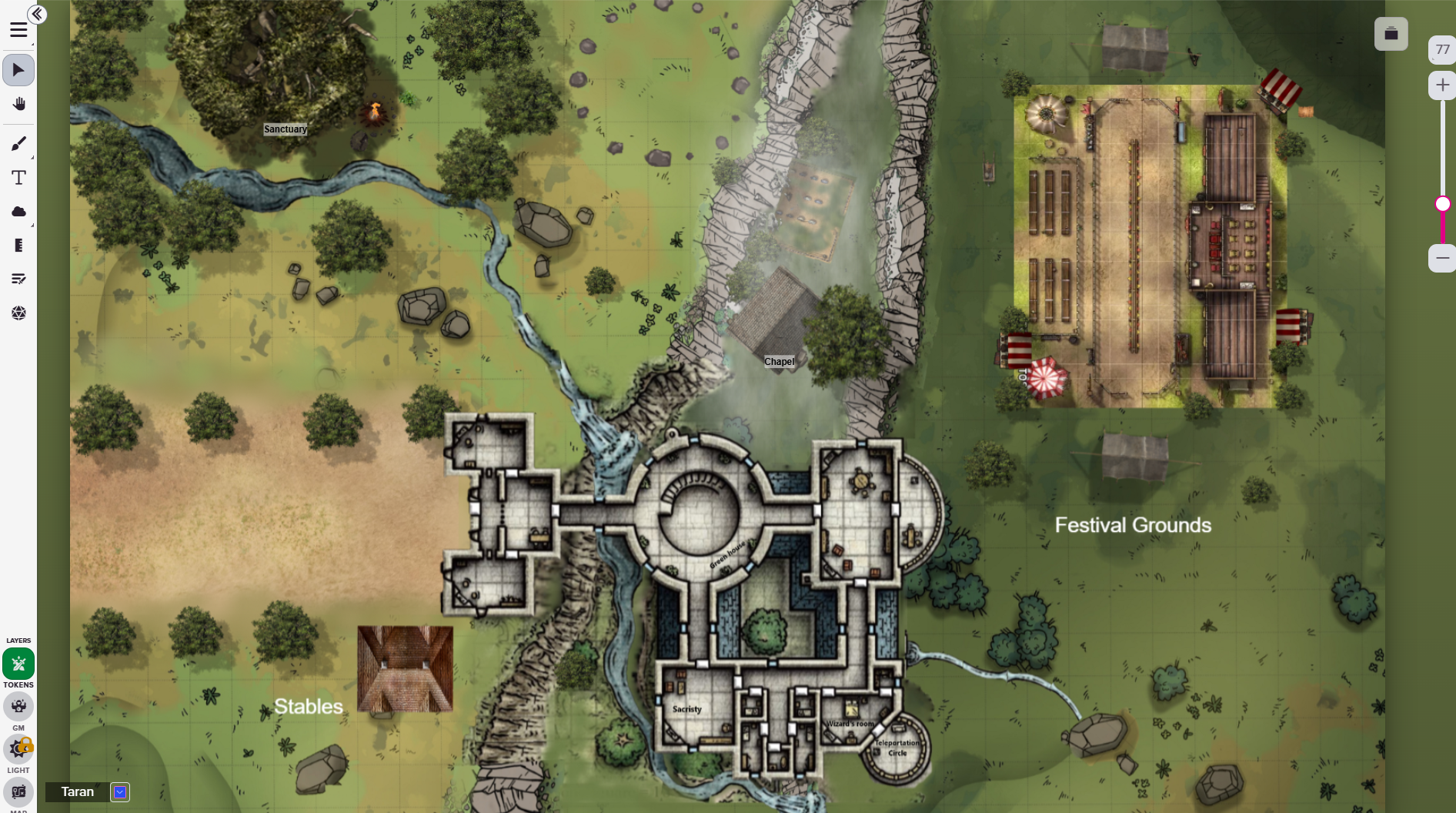Open the cloud fog-of-war tool
The image size is (1456, 813).
coord(18,212)
